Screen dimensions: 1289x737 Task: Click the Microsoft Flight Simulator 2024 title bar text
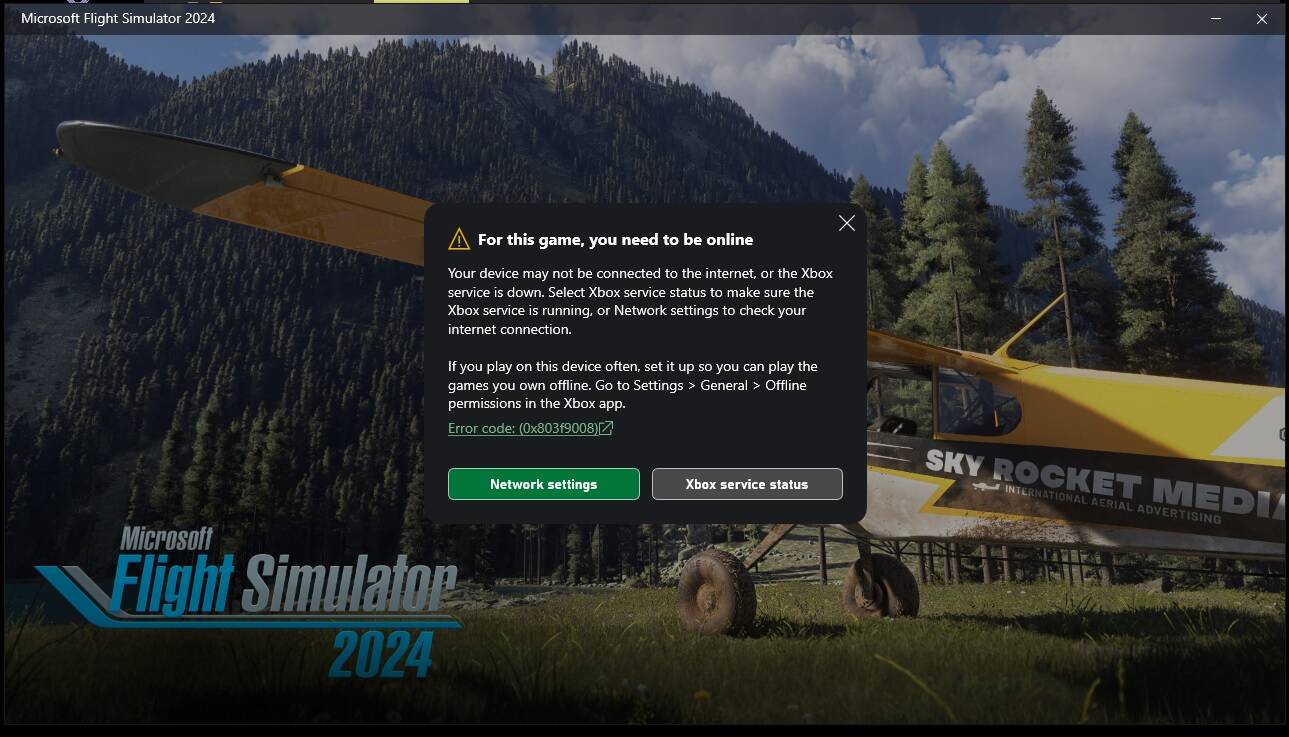[116, 18]
